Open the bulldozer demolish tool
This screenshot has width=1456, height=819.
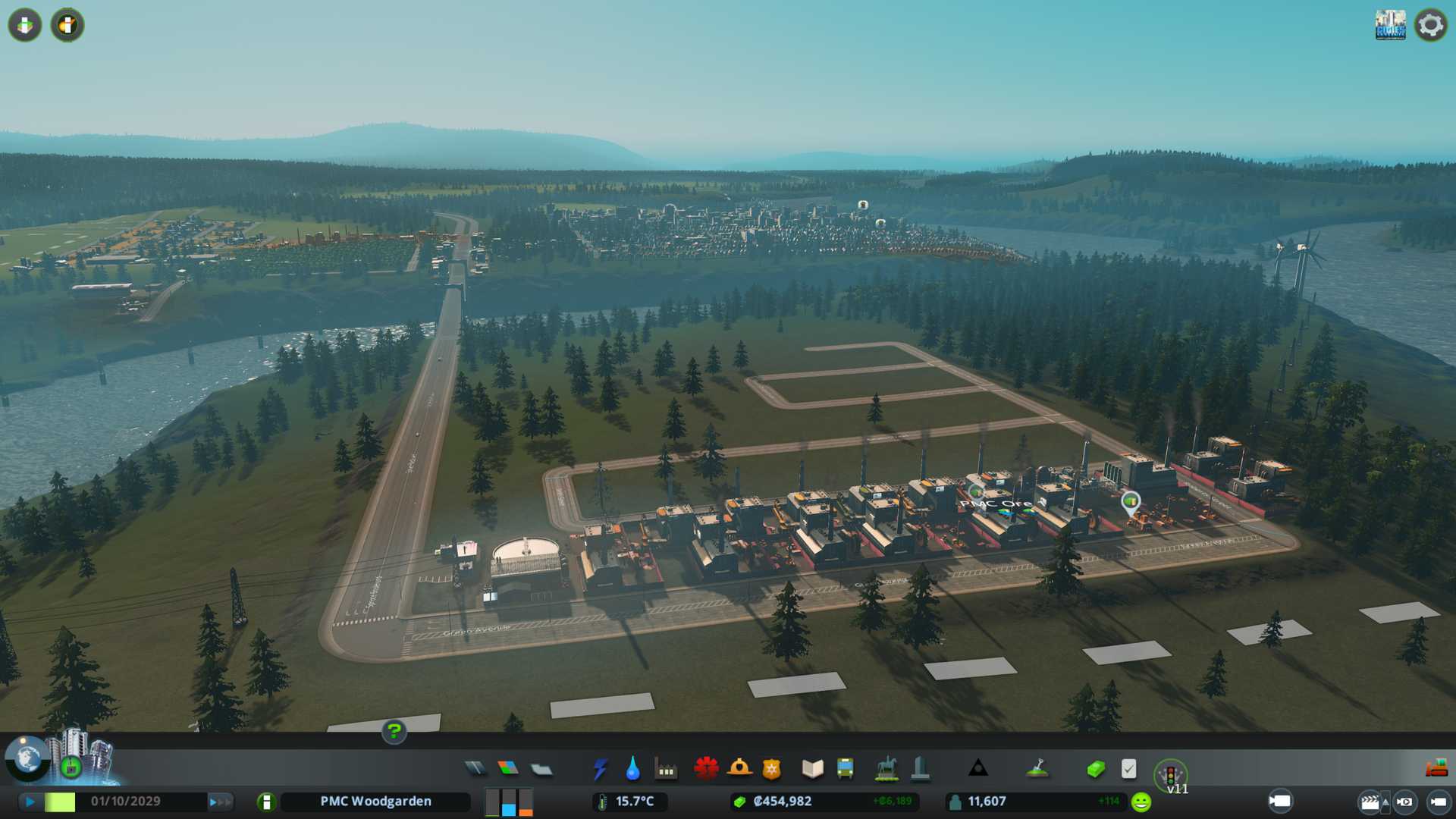[1436, 768]
